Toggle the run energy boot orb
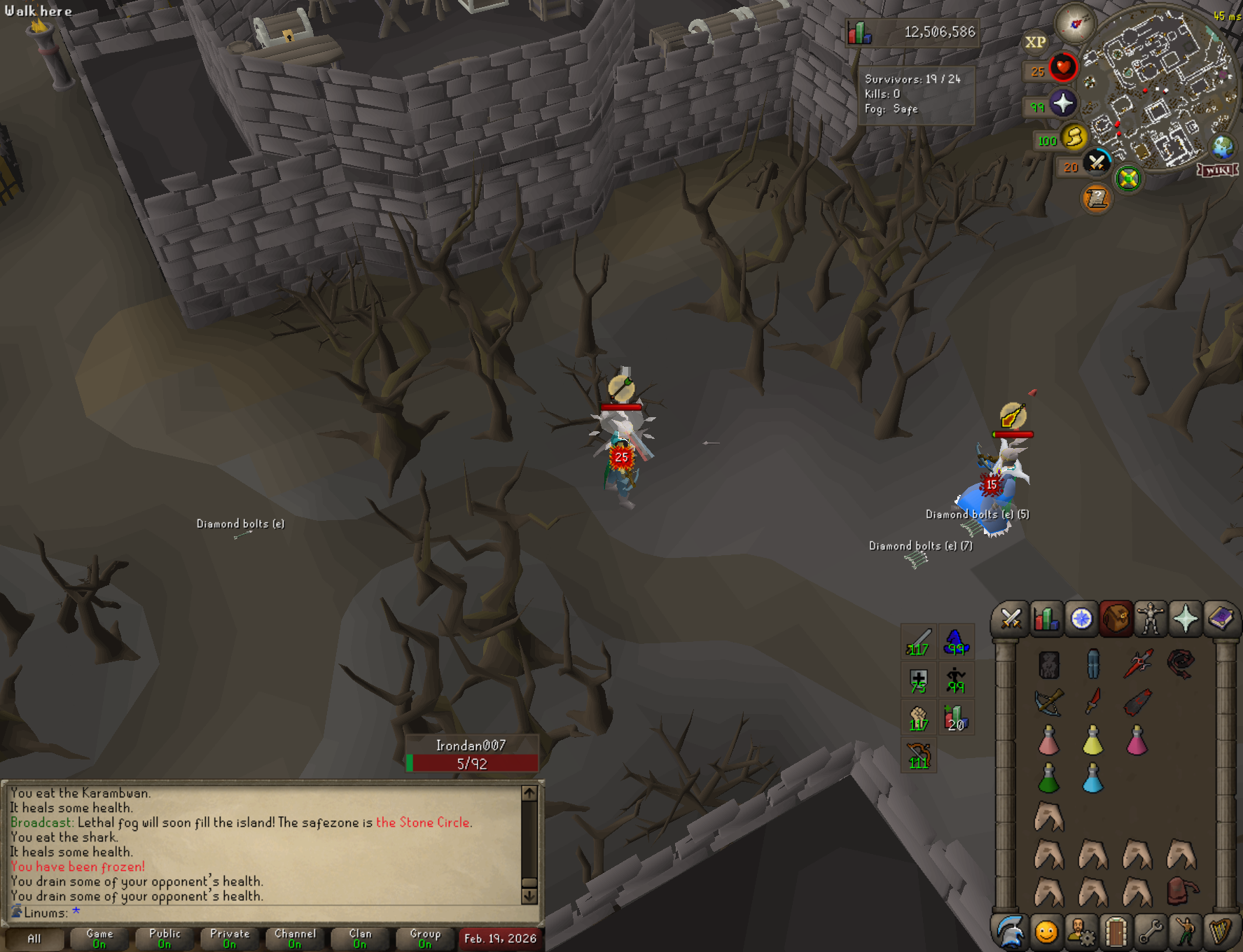Viewport: 1243px width, 952px height. [x=1074, y=137]
